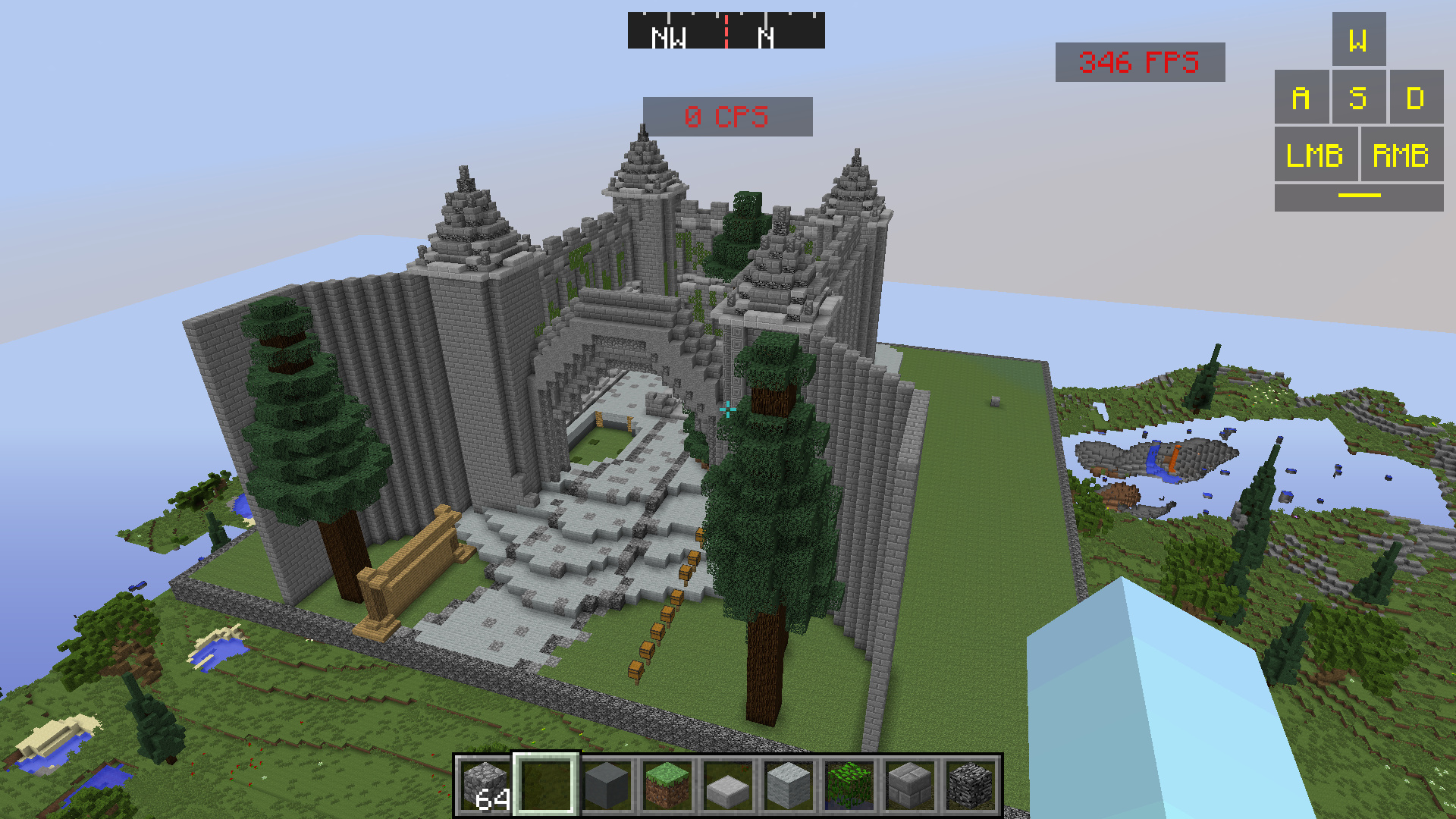Select the bedrock block slot
Image resolution: width=1456 pixels, height=819 pixels.
tap(971, 786)
